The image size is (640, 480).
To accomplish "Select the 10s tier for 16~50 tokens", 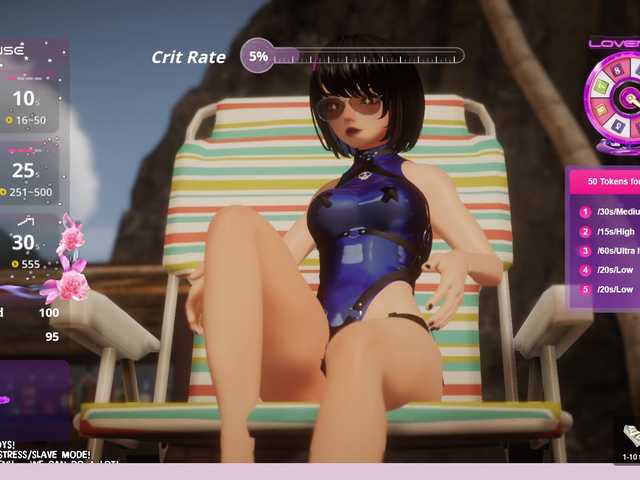I will click(27, 107).
